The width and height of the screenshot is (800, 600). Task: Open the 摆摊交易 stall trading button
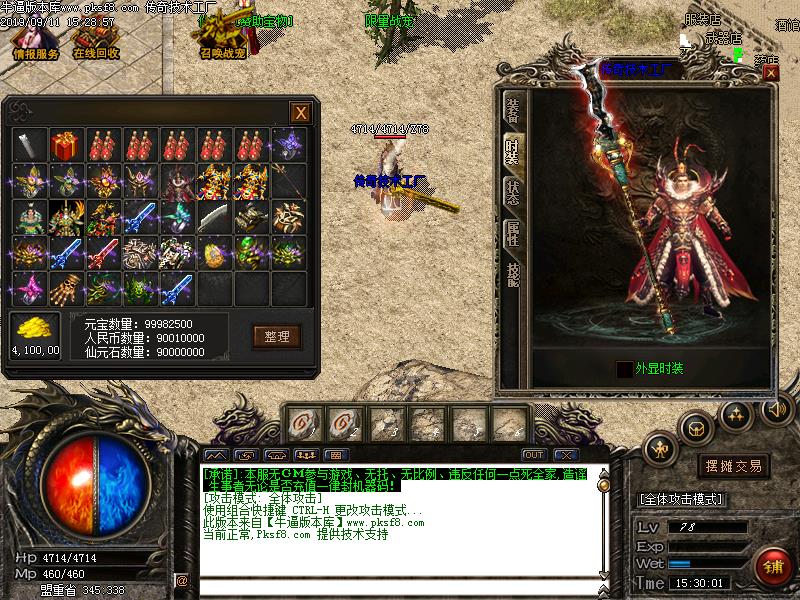(733, 466)
